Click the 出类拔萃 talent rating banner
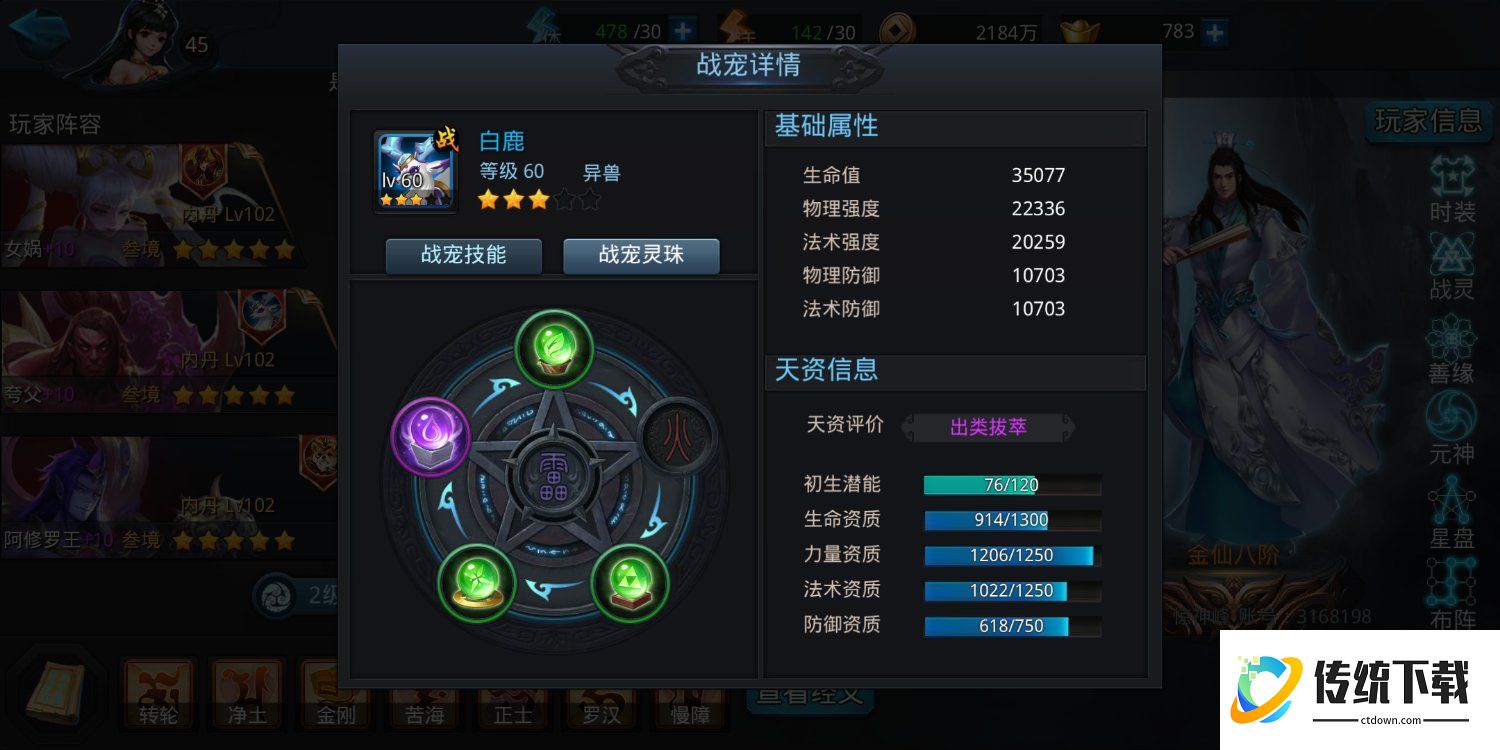This screenshot has height=750, width=1500. [988, 425]
